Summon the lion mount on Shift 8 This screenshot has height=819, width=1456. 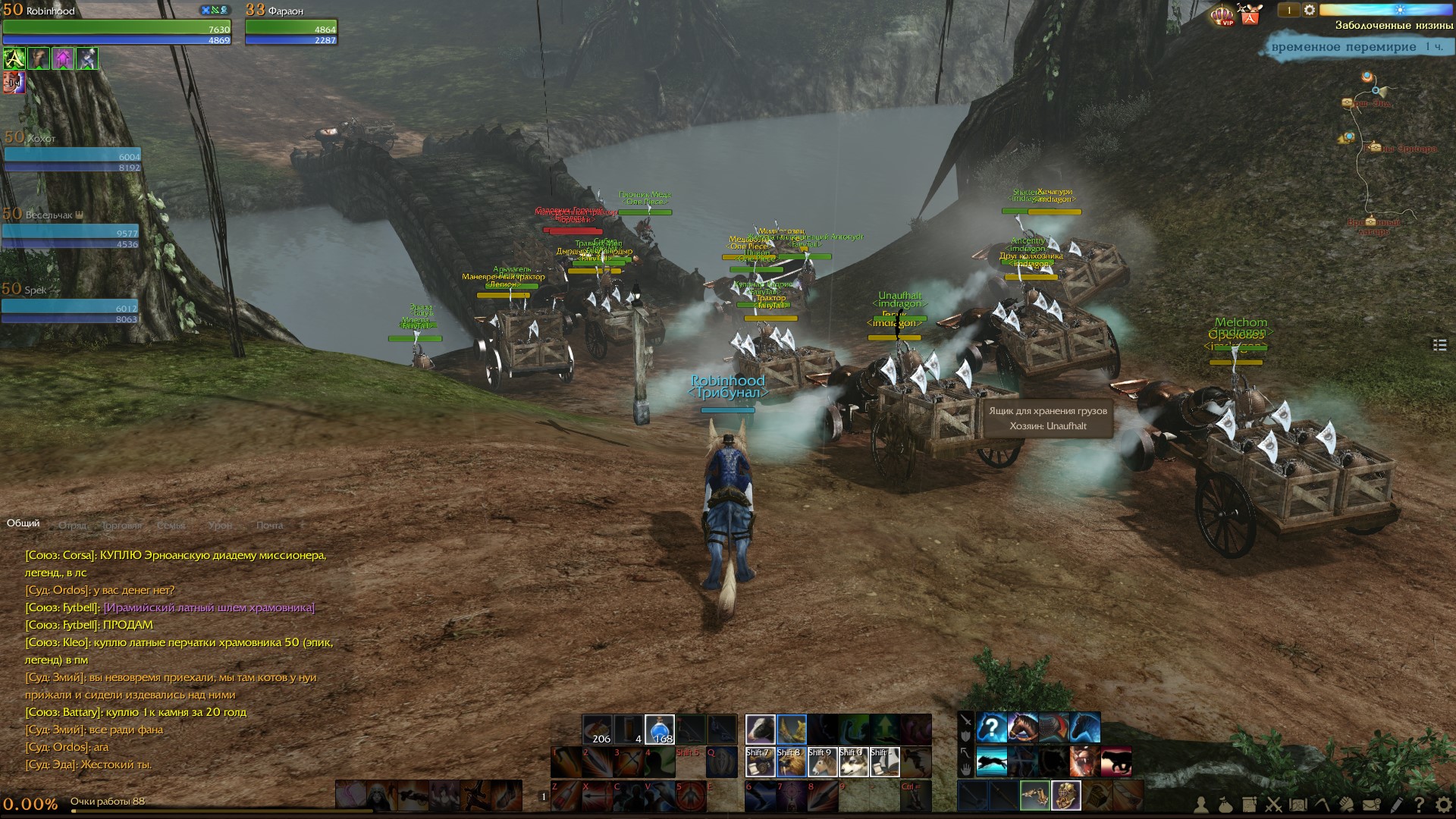791,762
